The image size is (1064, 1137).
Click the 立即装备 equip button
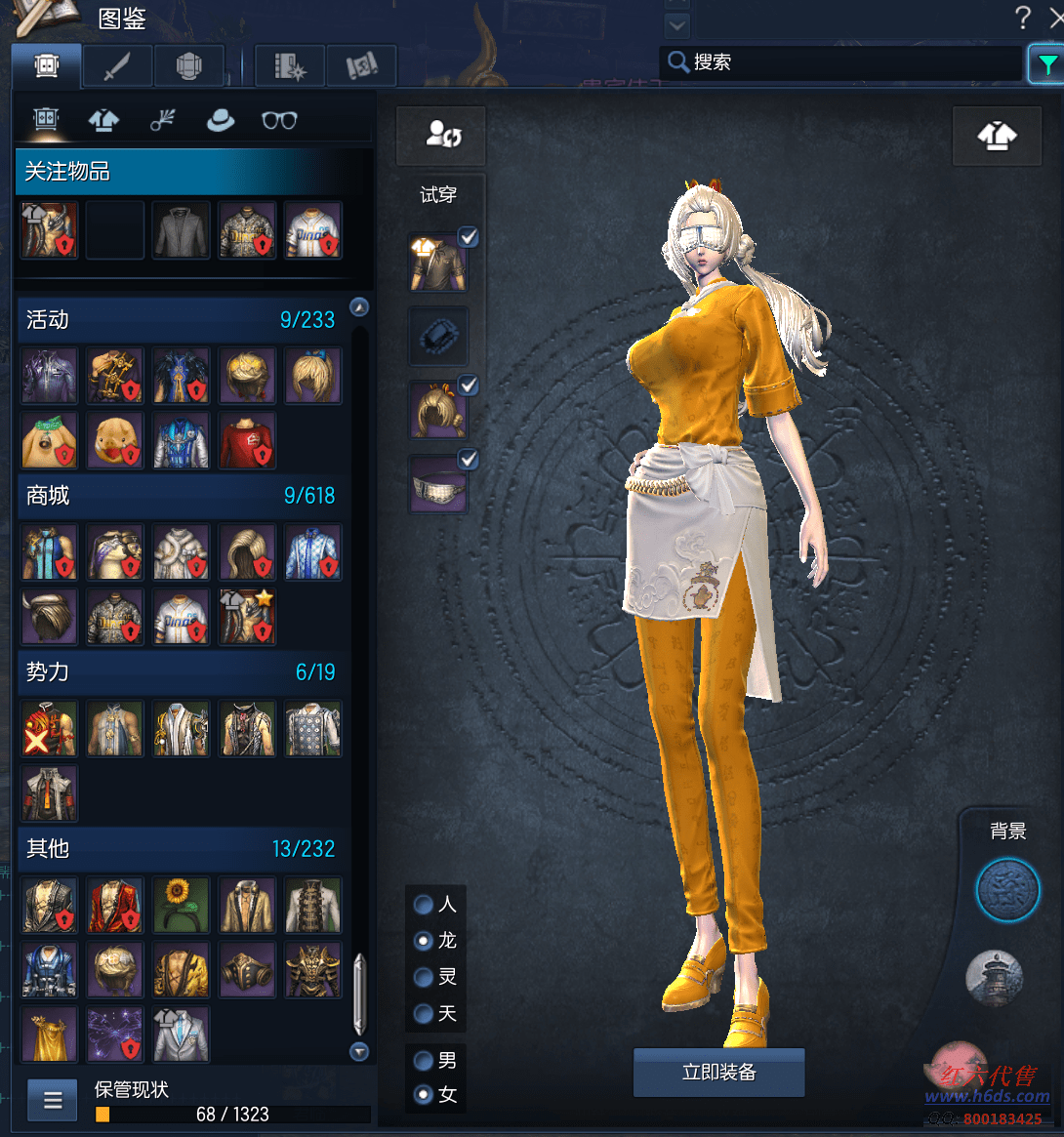(x=718, y=1073)
